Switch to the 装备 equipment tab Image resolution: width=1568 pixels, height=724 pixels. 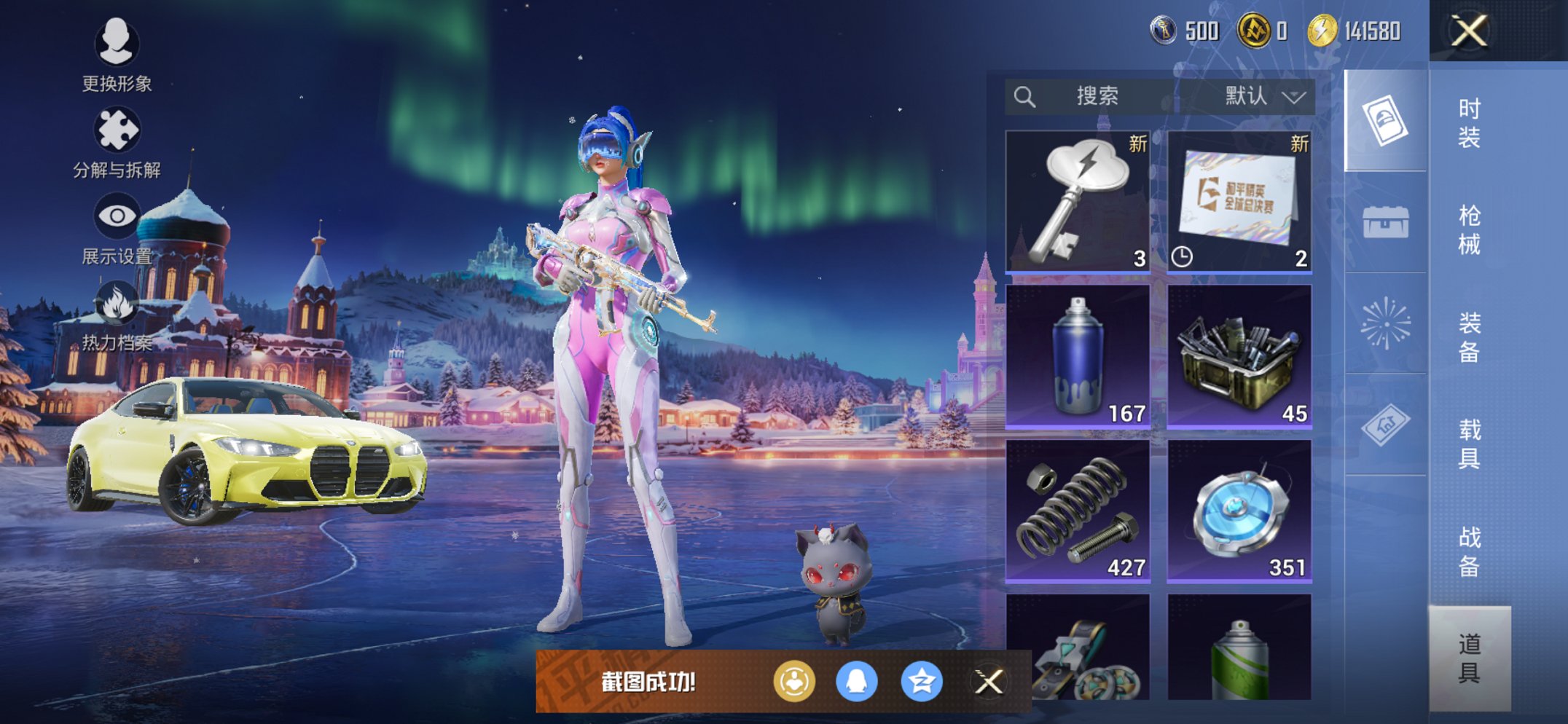pos(1469,337)
